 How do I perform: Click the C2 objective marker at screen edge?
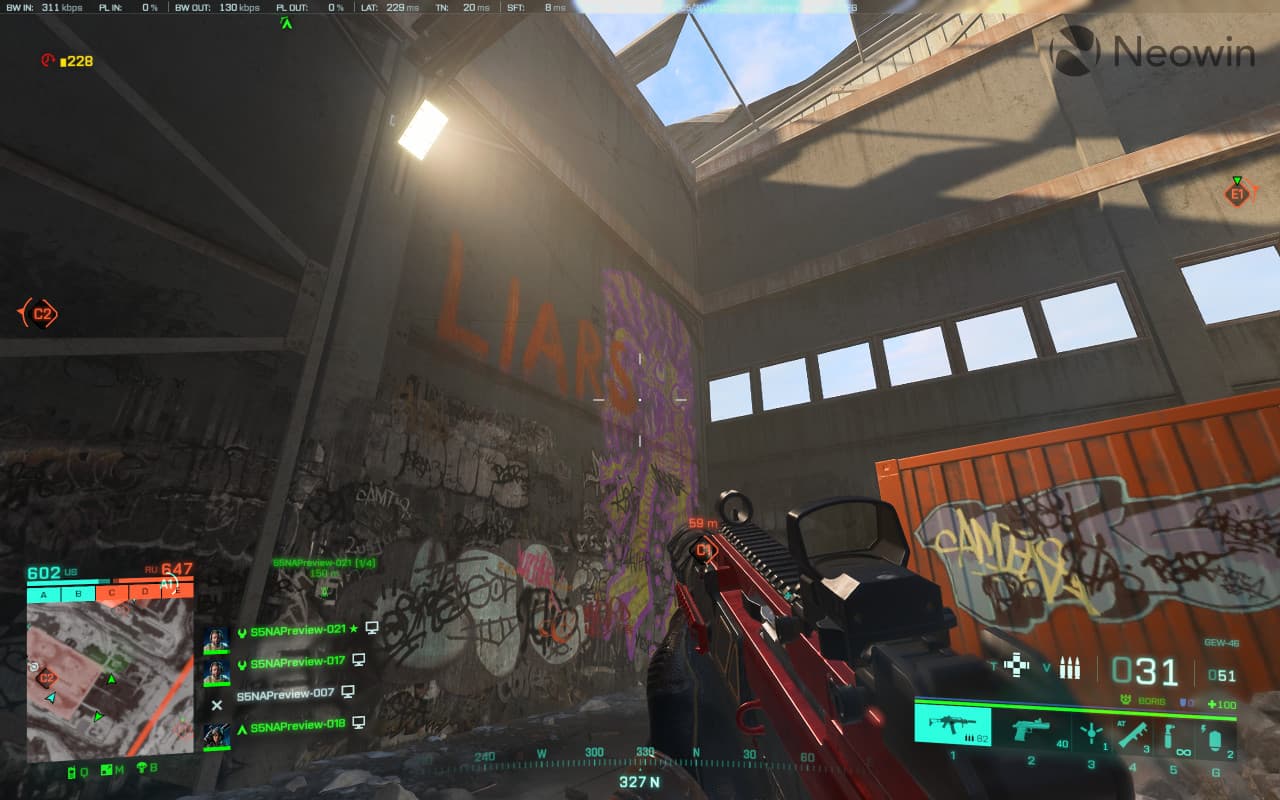[x=41, y=314]
